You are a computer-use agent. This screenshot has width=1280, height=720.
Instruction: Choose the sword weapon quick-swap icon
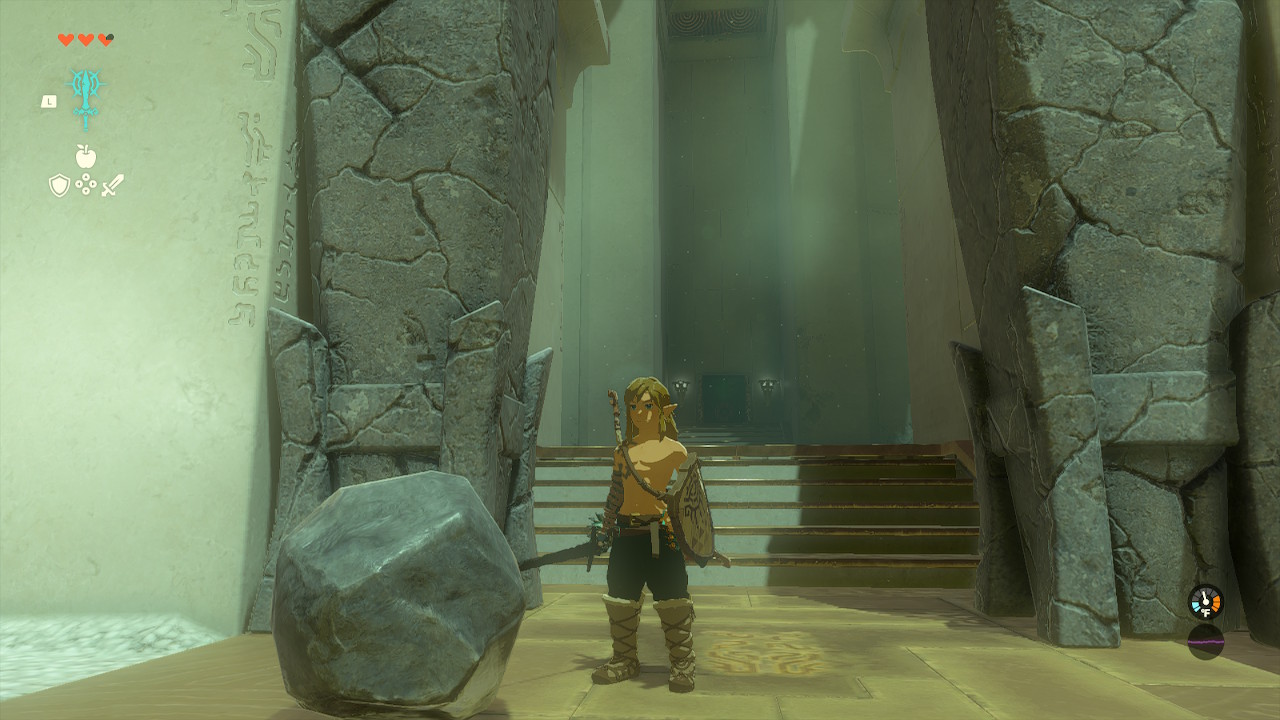coord(112,185)
